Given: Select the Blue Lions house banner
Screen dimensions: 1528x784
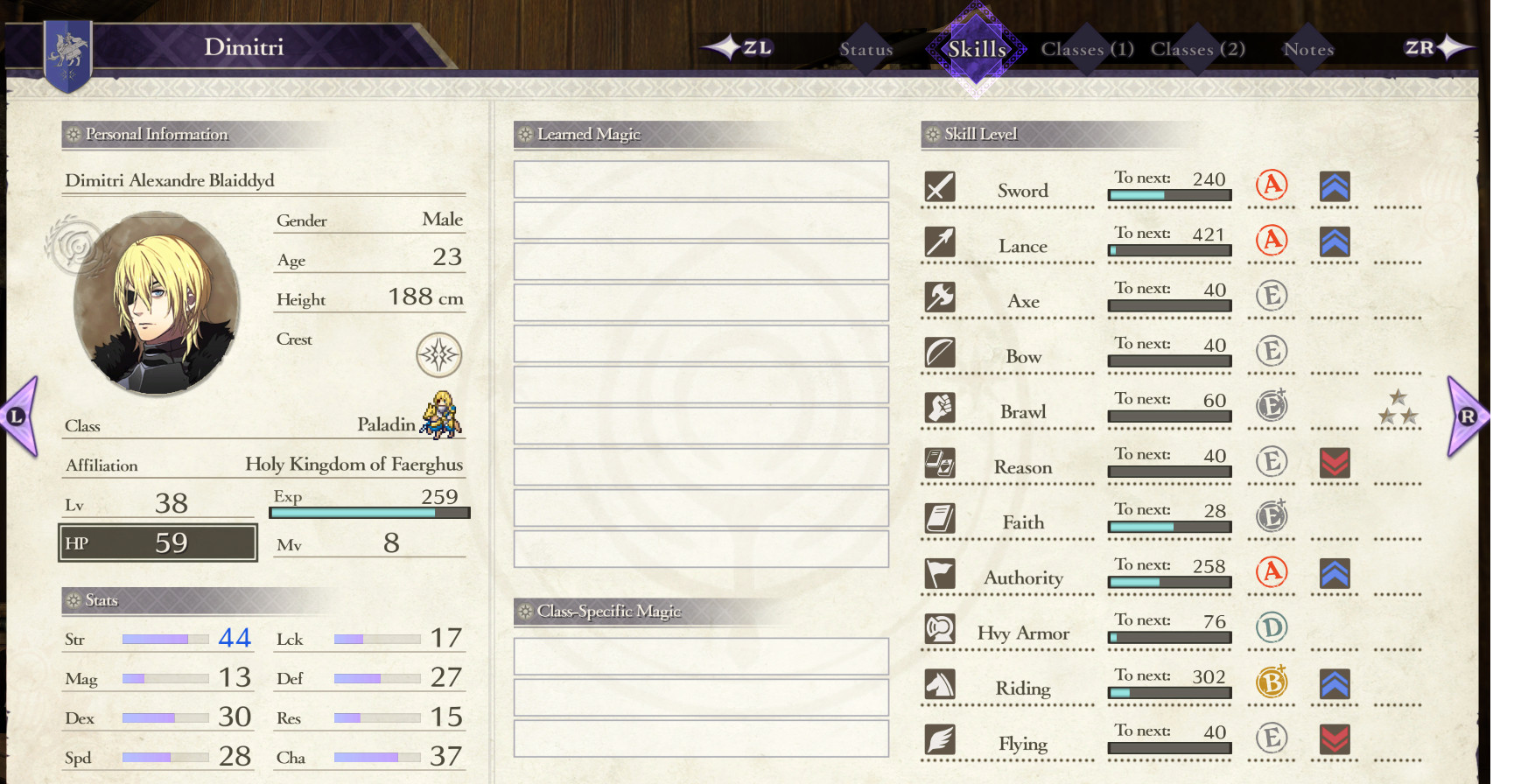Looking at the screenshot, I should click(68, 54).
